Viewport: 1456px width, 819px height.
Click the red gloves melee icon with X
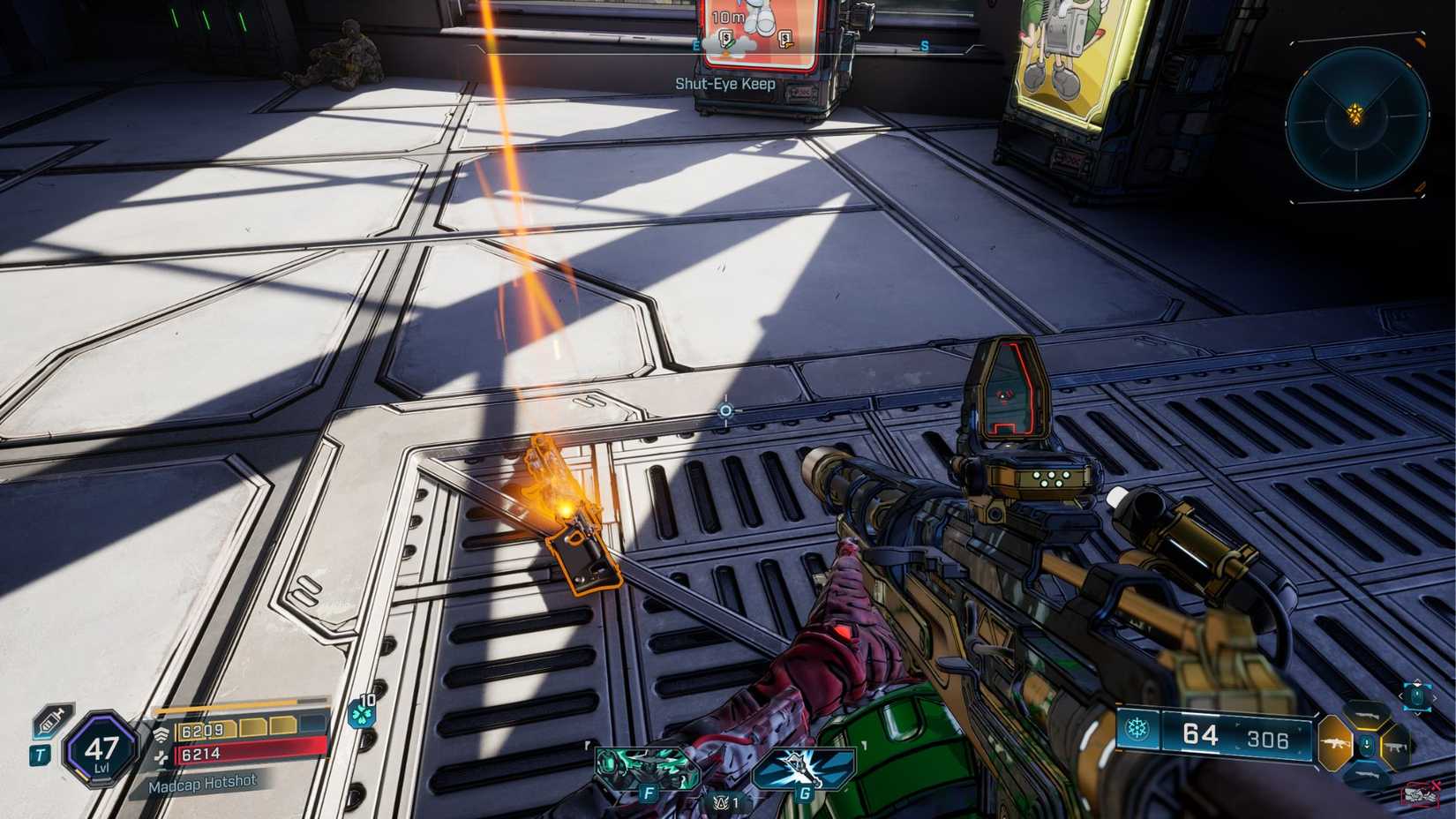click(x=1418, y=793)
